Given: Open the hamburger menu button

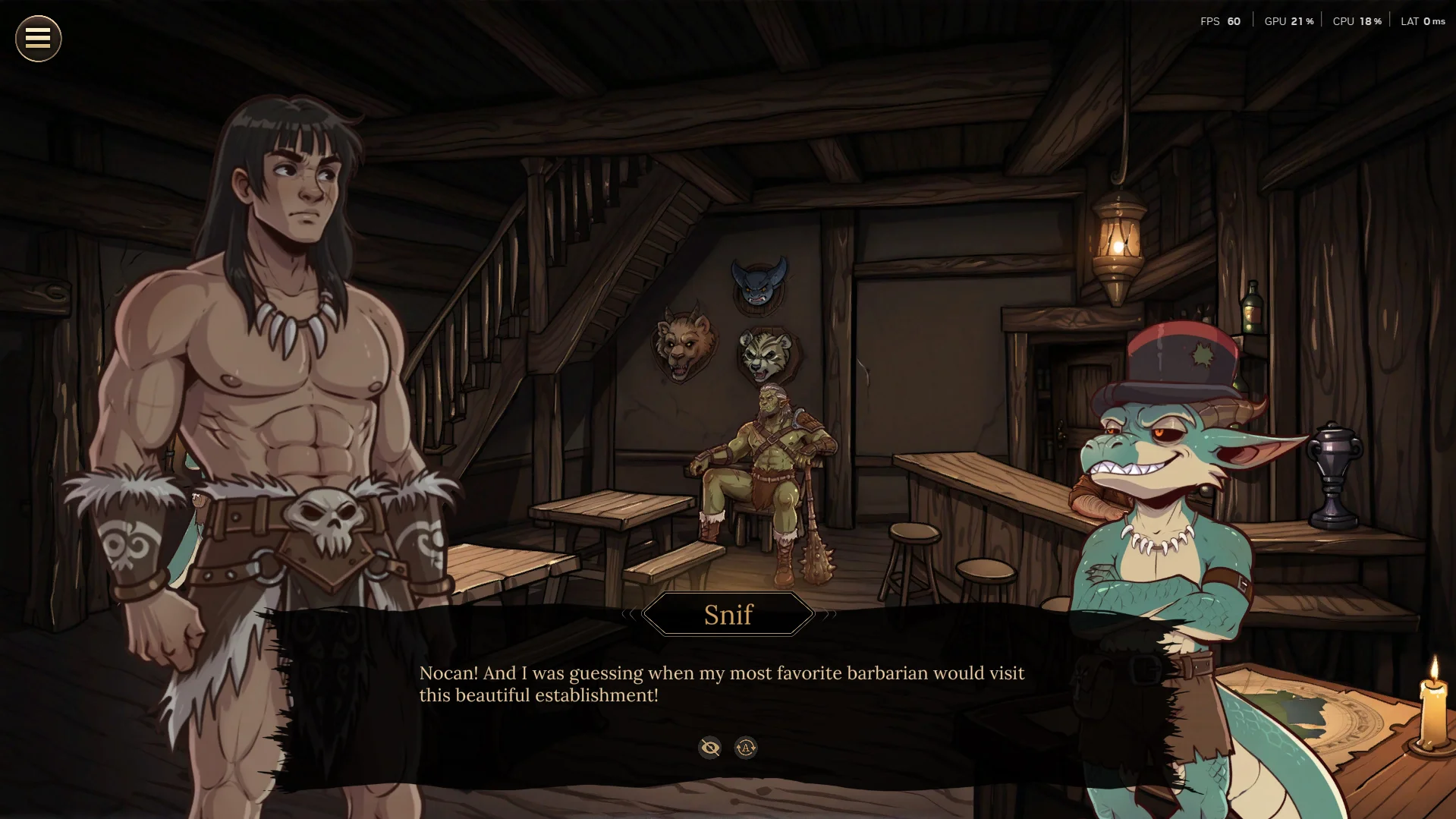Looking at the screenshot, I should tap(38, 39).
